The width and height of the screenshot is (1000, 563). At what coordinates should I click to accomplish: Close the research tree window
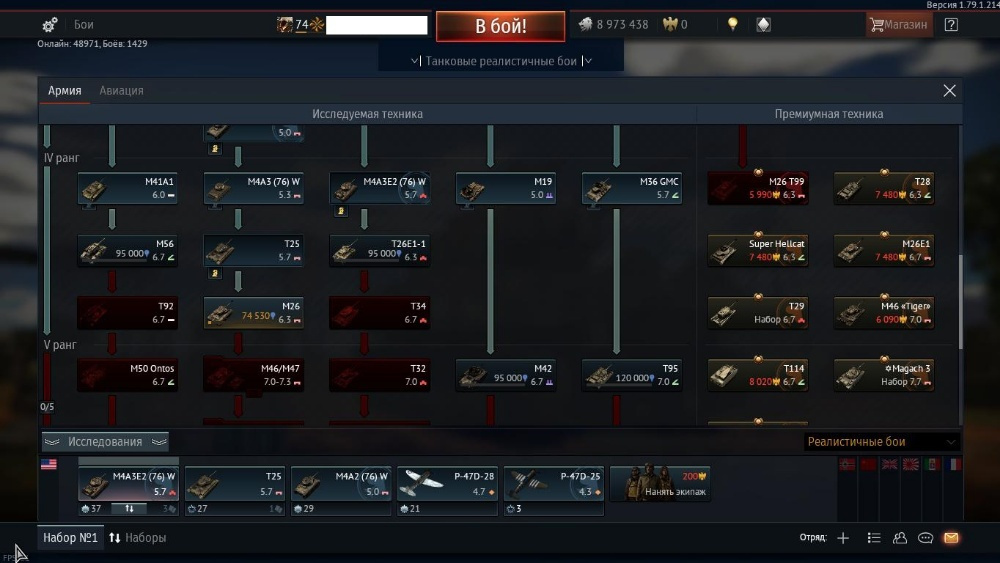click(949, 91)
